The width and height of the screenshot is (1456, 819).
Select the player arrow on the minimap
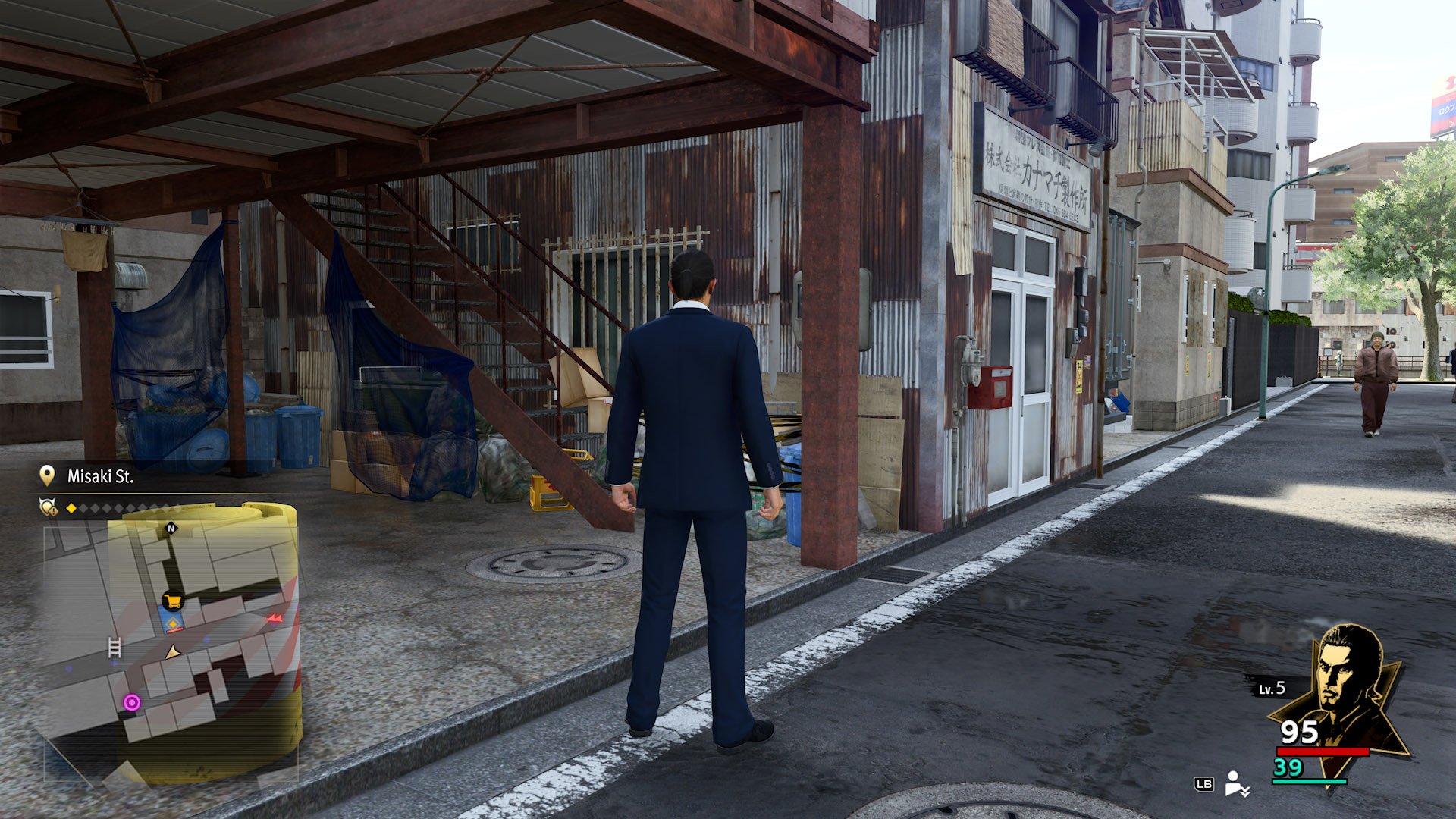click(x=173, y=651)
